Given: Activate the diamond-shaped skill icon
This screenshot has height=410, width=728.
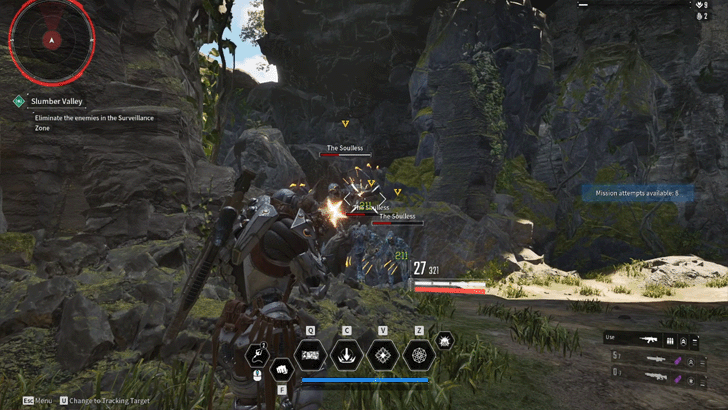Looking at the screenshot, I should tap(383, 355).
